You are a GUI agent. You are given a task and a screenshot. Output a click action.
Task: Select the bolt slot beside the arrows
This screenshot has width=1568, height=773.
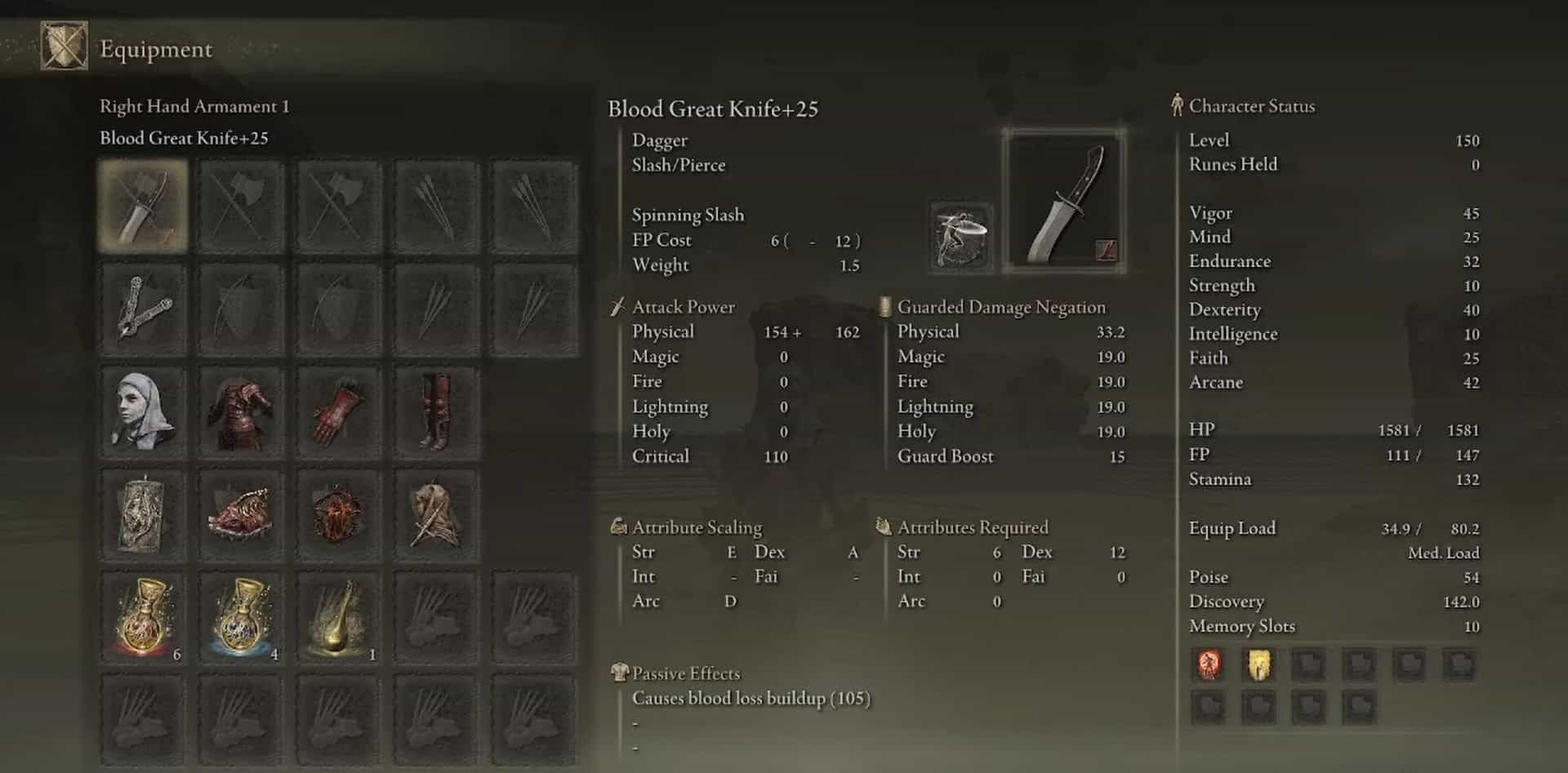(534, 206)
